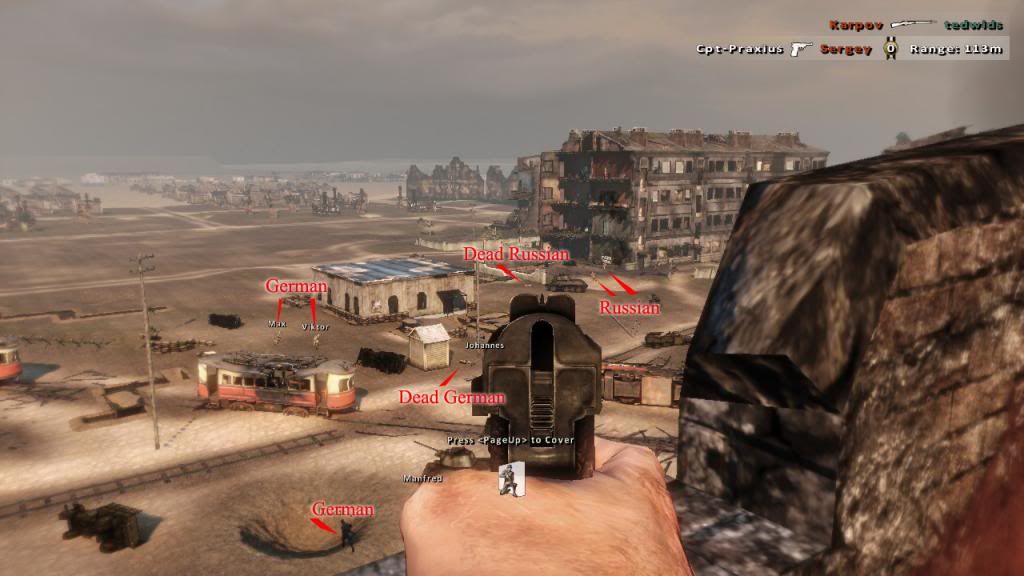The image size is (1024, 576).
Task: Click the pistol icon beside Cpt-Praxius
Action: tap(800, 48)
